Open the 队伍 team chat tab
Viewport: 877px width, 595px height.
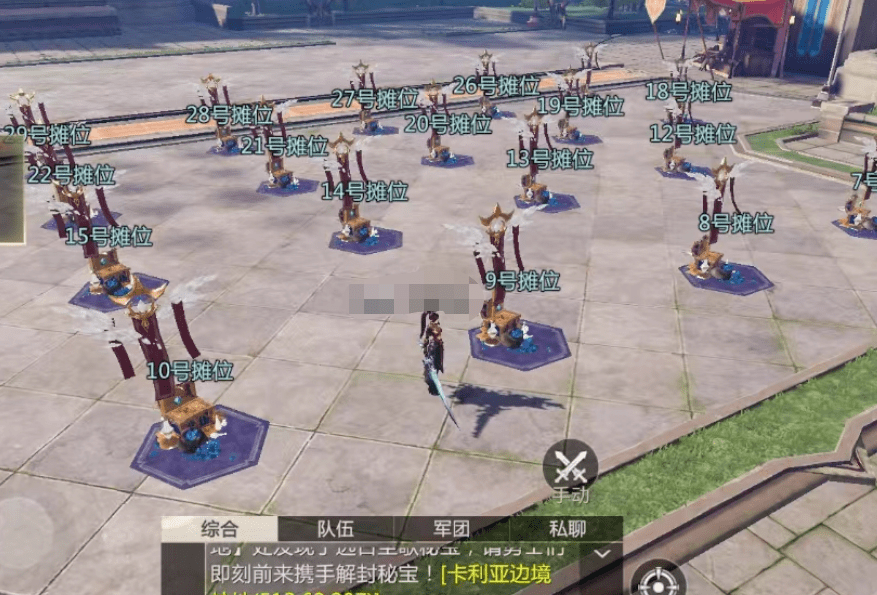click(x=337, y=529)
